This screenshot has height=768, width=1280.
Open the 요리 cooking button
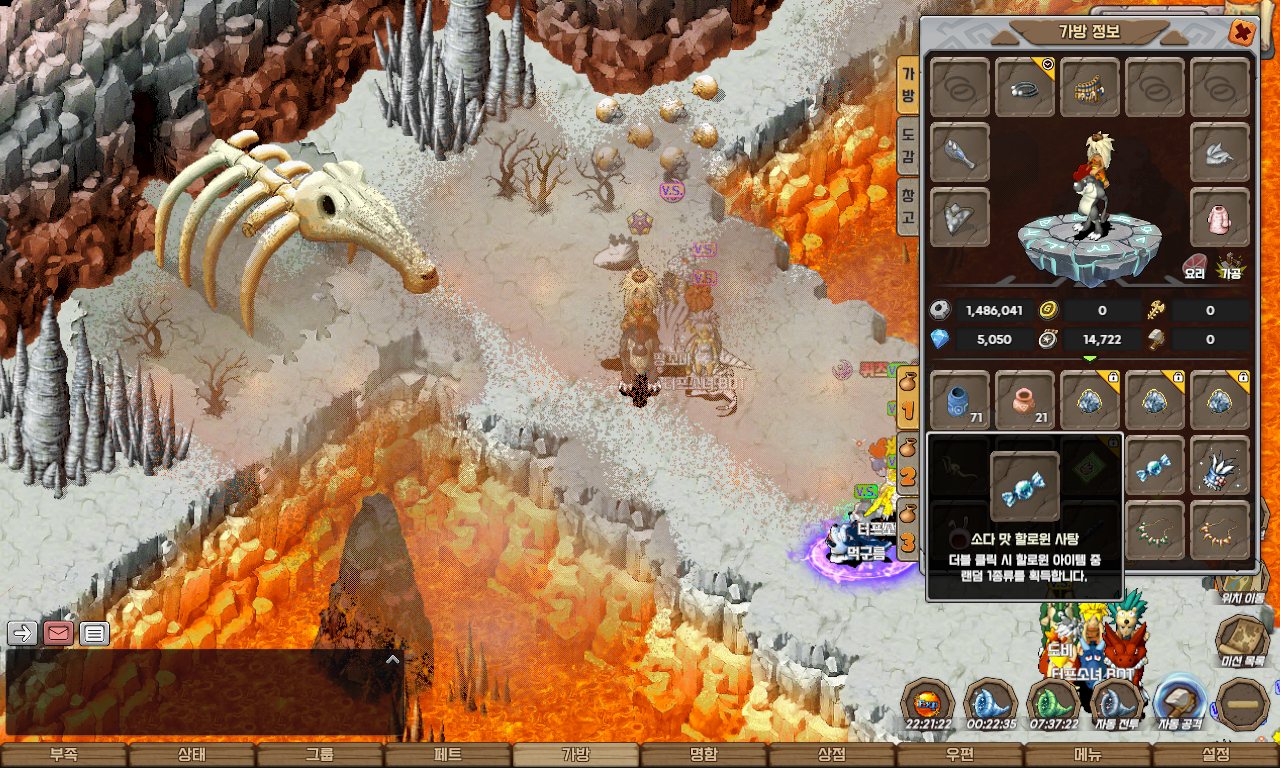pos(1194,267)
